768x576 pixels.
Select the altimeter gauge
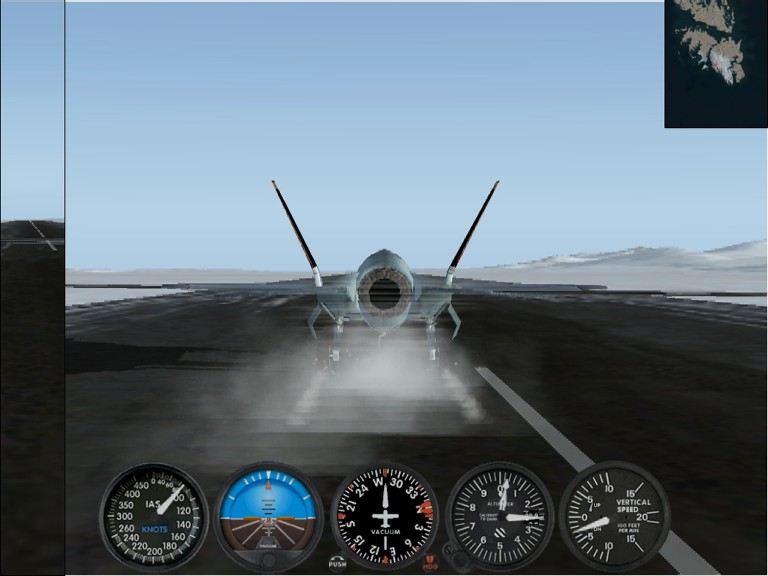tap(499, 516)
